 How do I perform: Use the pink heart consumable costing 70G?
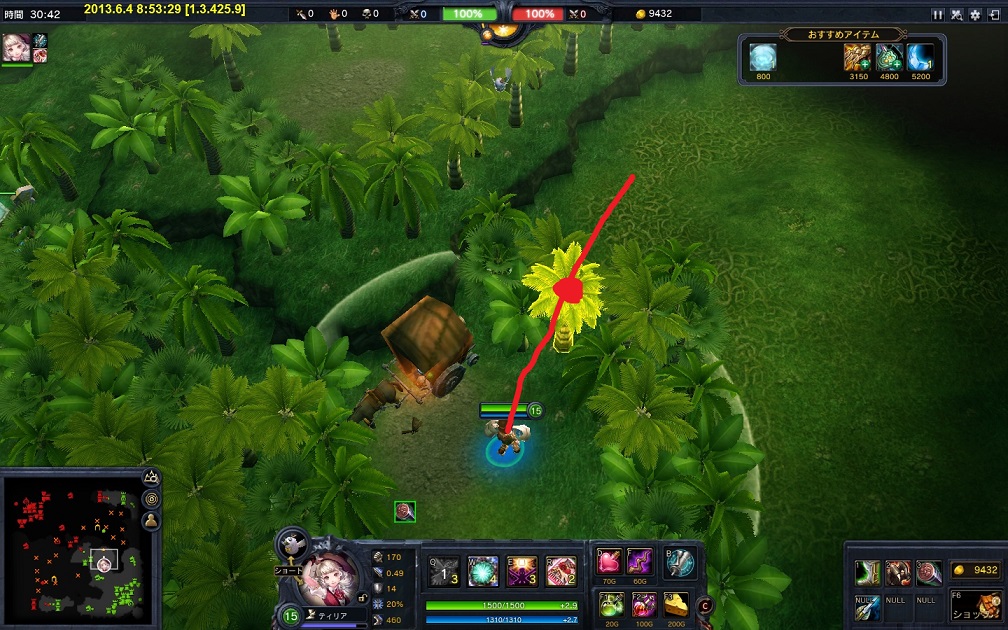[610, 561]
